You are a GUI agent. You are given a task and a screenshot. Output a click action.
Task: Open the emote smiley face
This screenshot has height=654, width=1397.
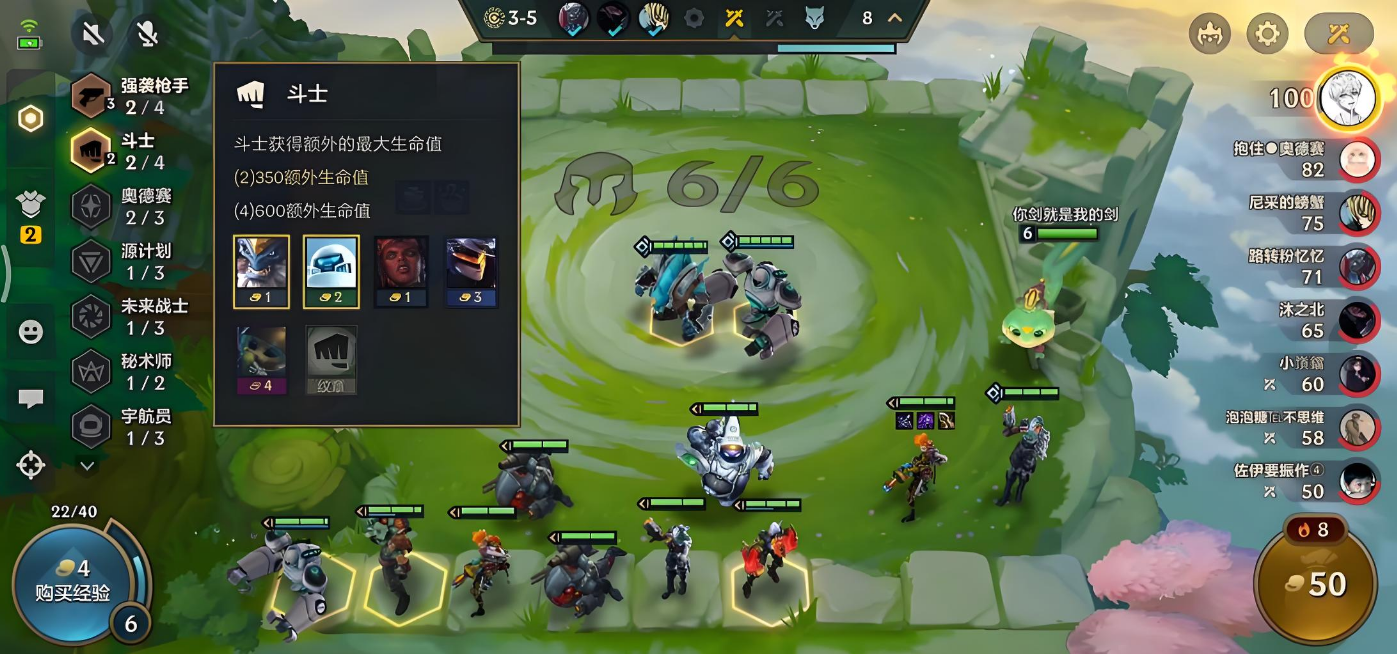coord(31,332)
